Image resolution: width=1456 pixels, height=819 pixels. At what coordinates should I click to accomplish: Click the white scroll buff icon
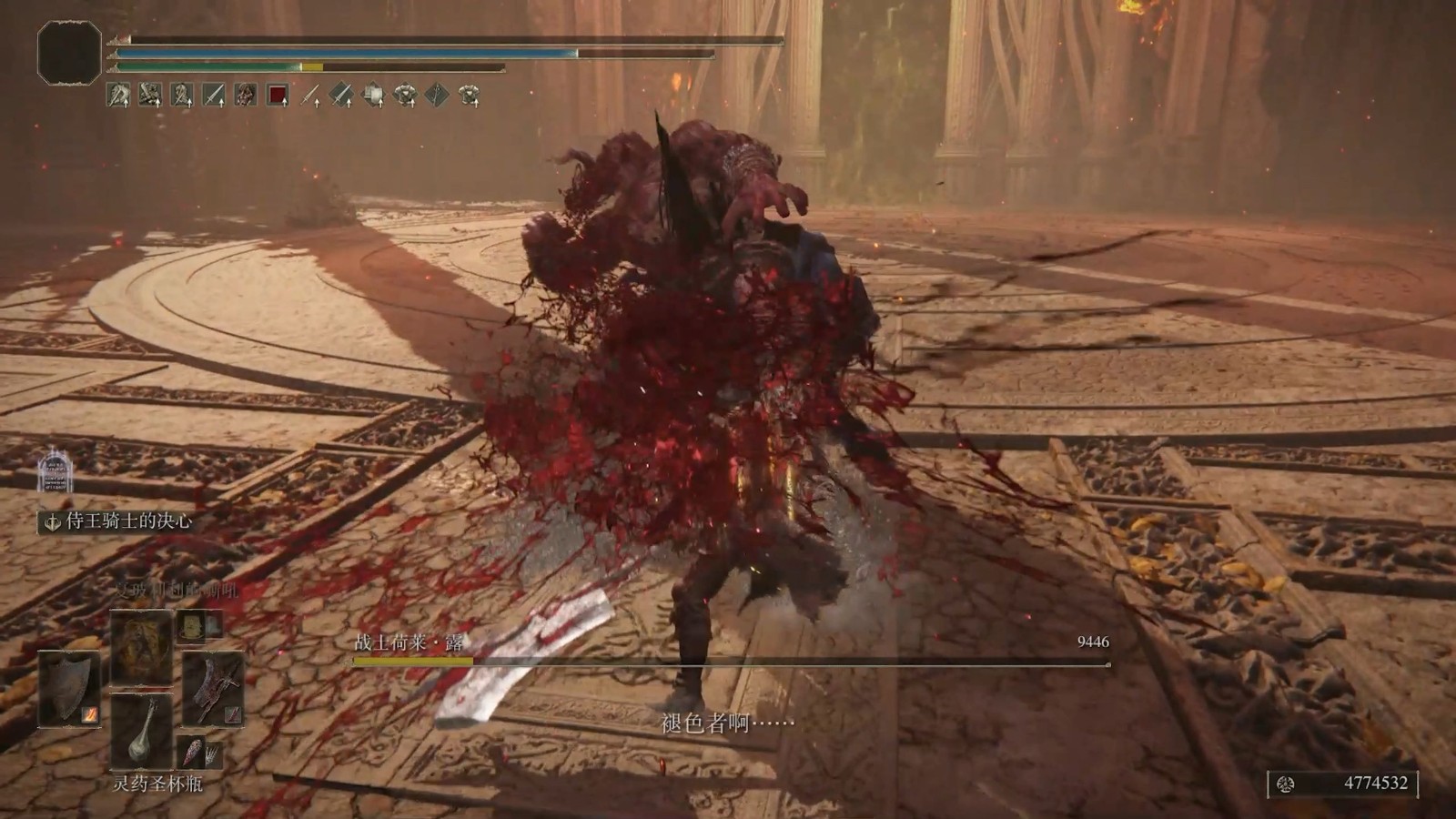click(373, 95)
